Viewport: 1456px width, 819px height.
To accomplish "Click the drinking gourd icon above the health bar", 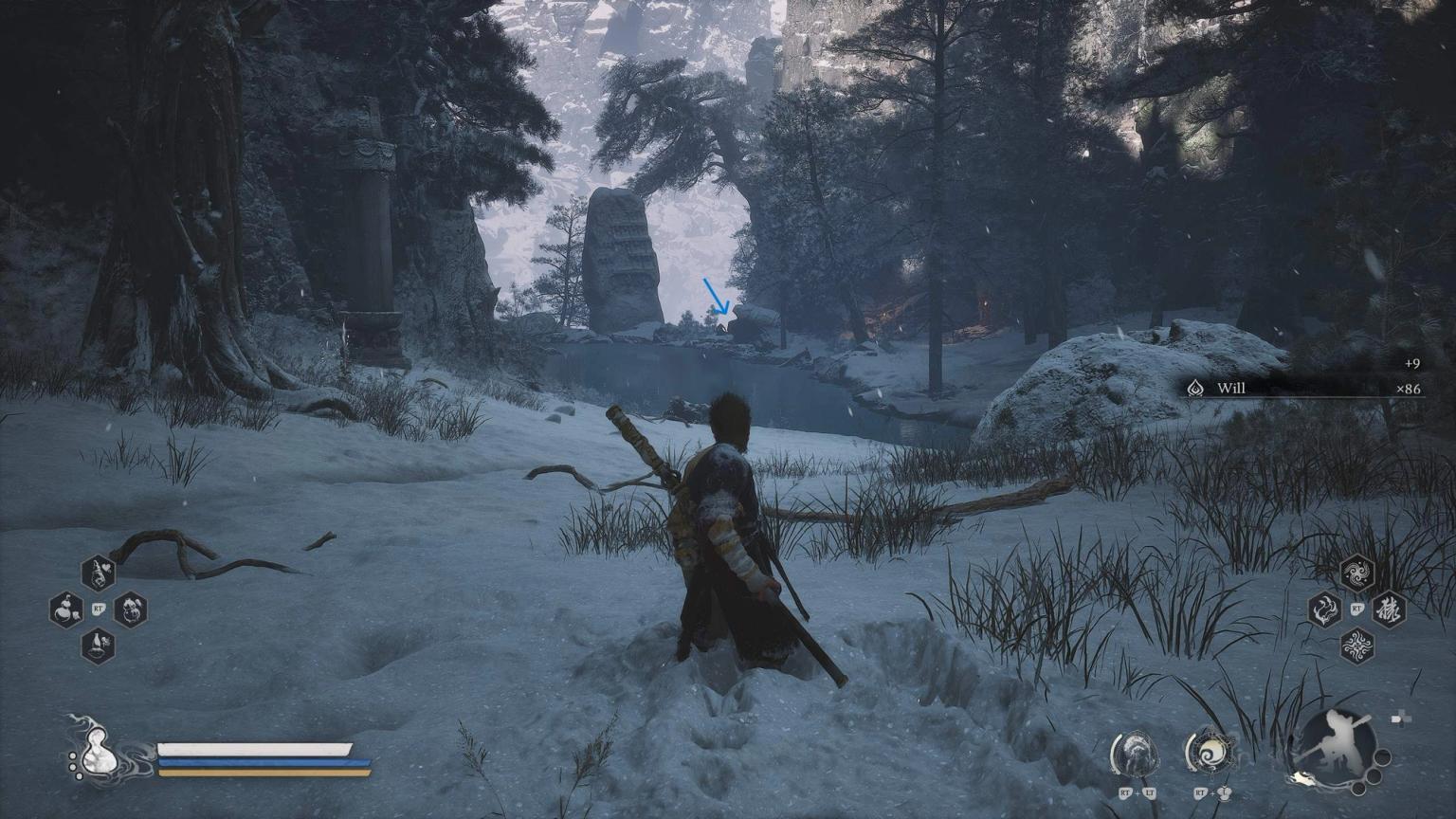I will (100, 754).
